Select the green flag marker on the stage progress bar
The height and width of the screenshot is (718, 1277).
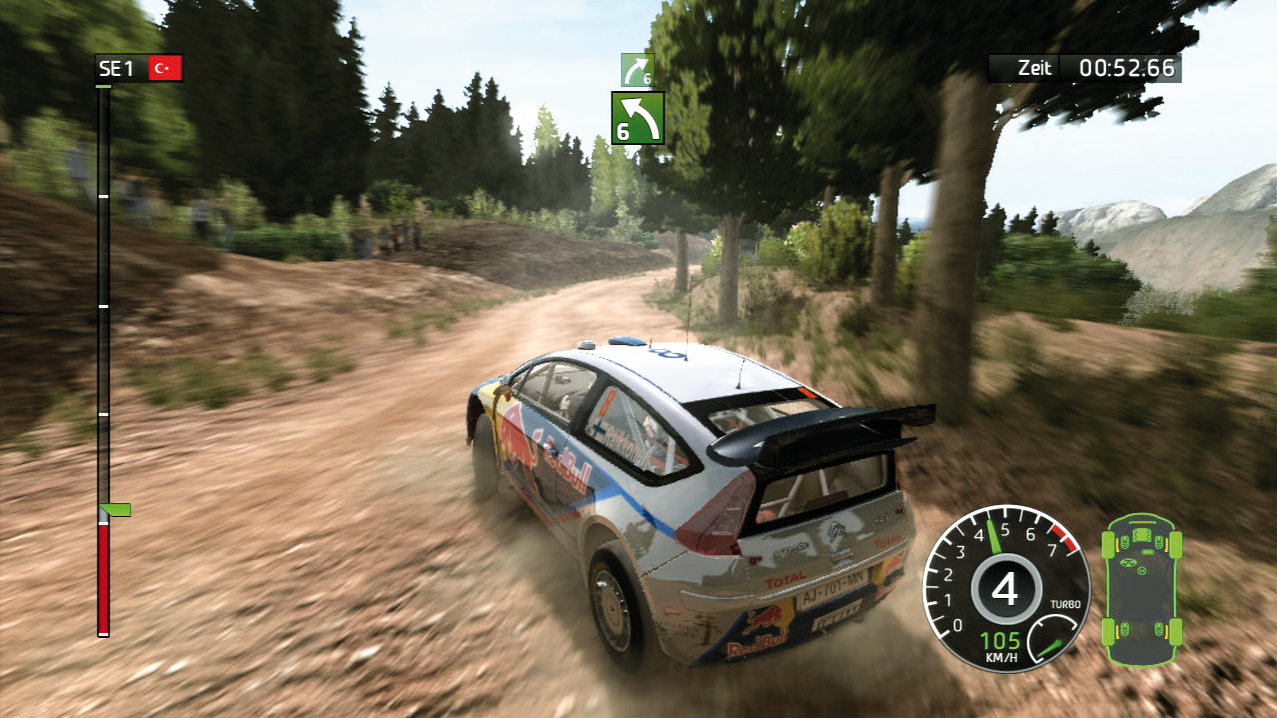tap(116, 510)
